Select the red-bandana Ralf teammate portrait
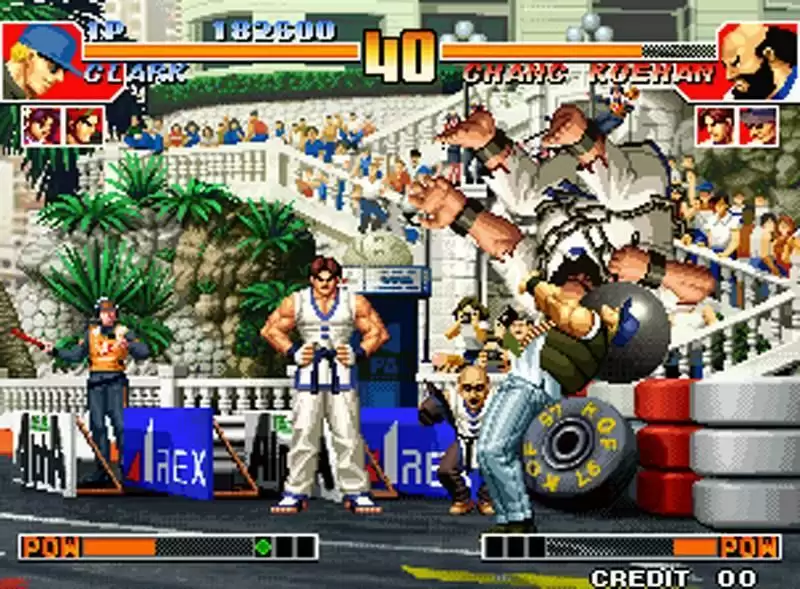The width and height of the screenshot is (800, 589). point(84,126)
